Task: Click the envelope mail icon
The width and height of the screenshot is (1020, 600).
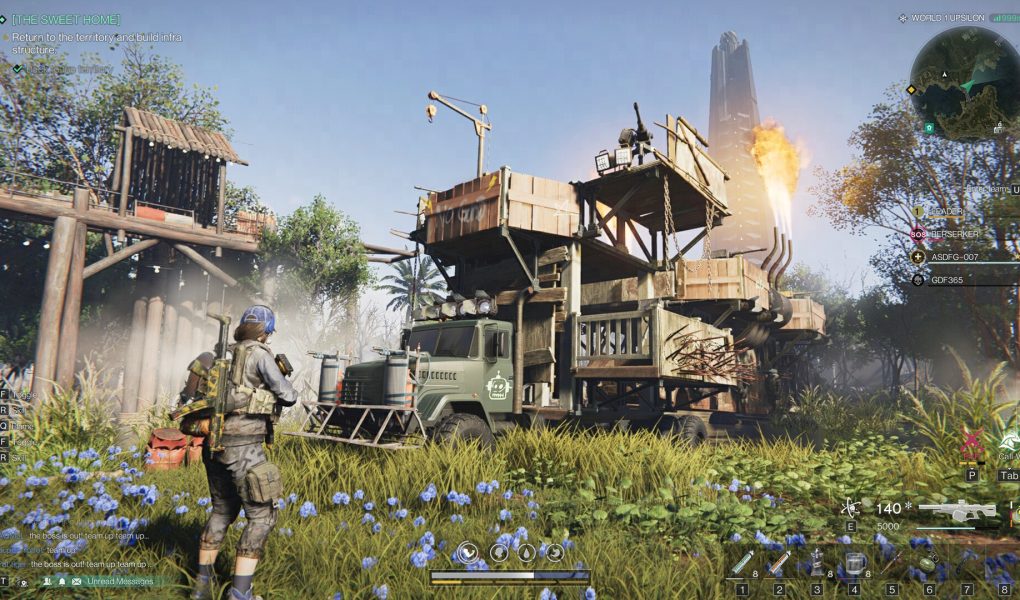Action: click(x=77, y=581)
